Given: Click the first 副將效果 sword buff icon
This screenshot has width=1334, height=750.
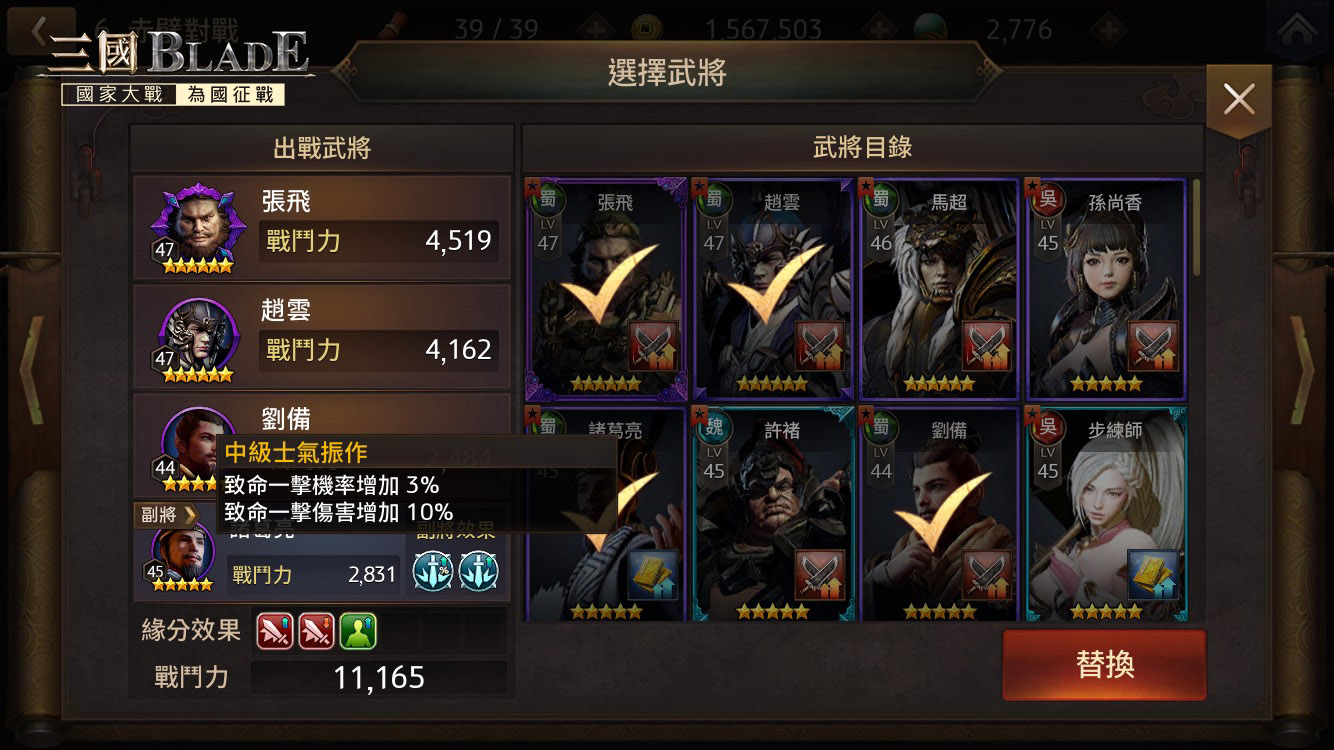Looking at the screenshot, I should click(x=432, y=572).
